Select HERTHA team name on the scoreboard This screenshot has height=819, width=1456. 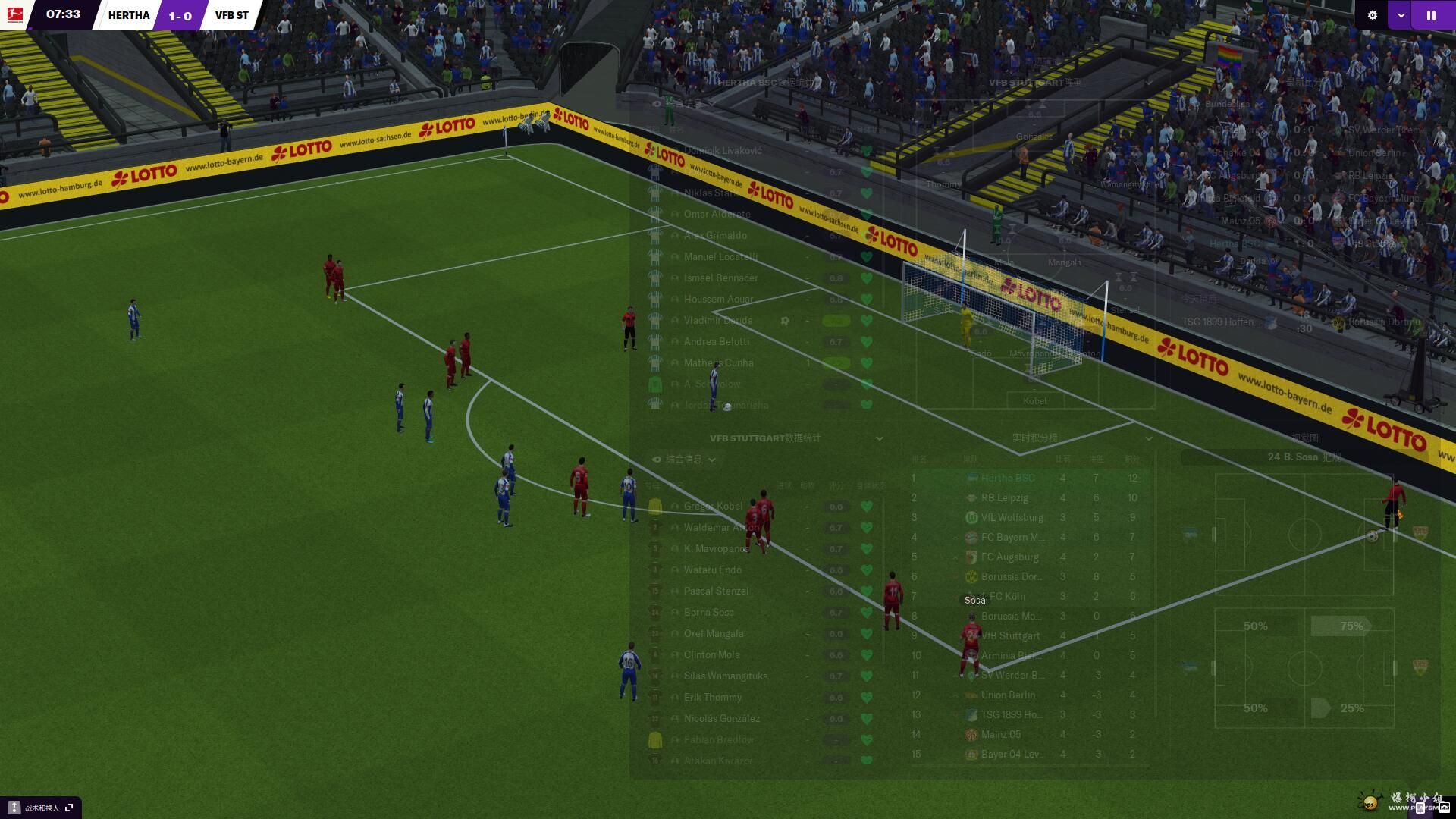coord(129,15)
